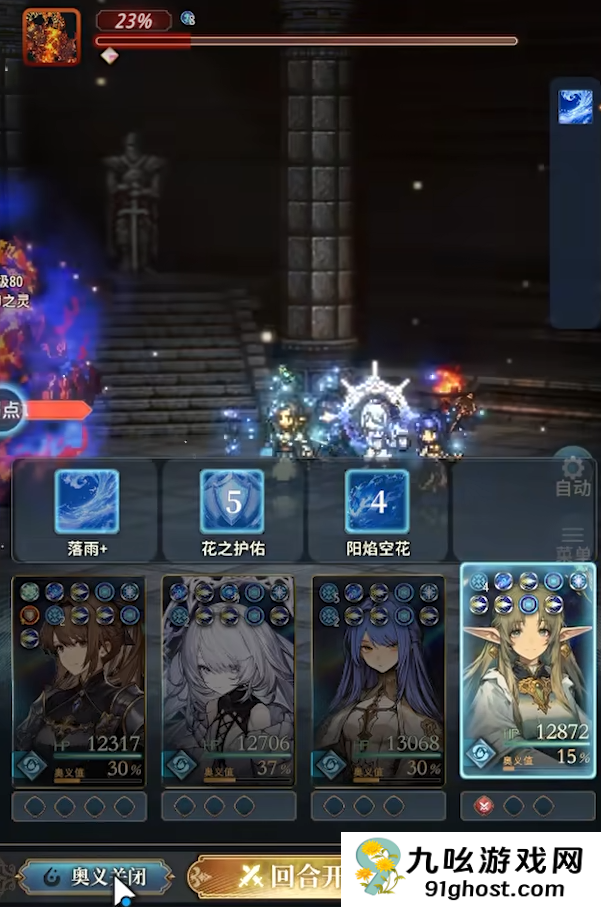
Task: Click the boss portrait icon
Action: 51,35
